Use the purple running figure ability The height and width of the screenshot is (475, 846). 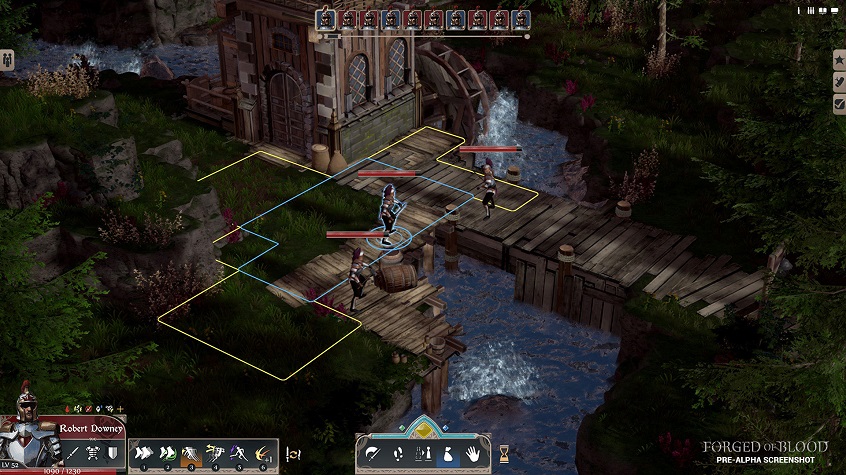[x=239, y=454]
